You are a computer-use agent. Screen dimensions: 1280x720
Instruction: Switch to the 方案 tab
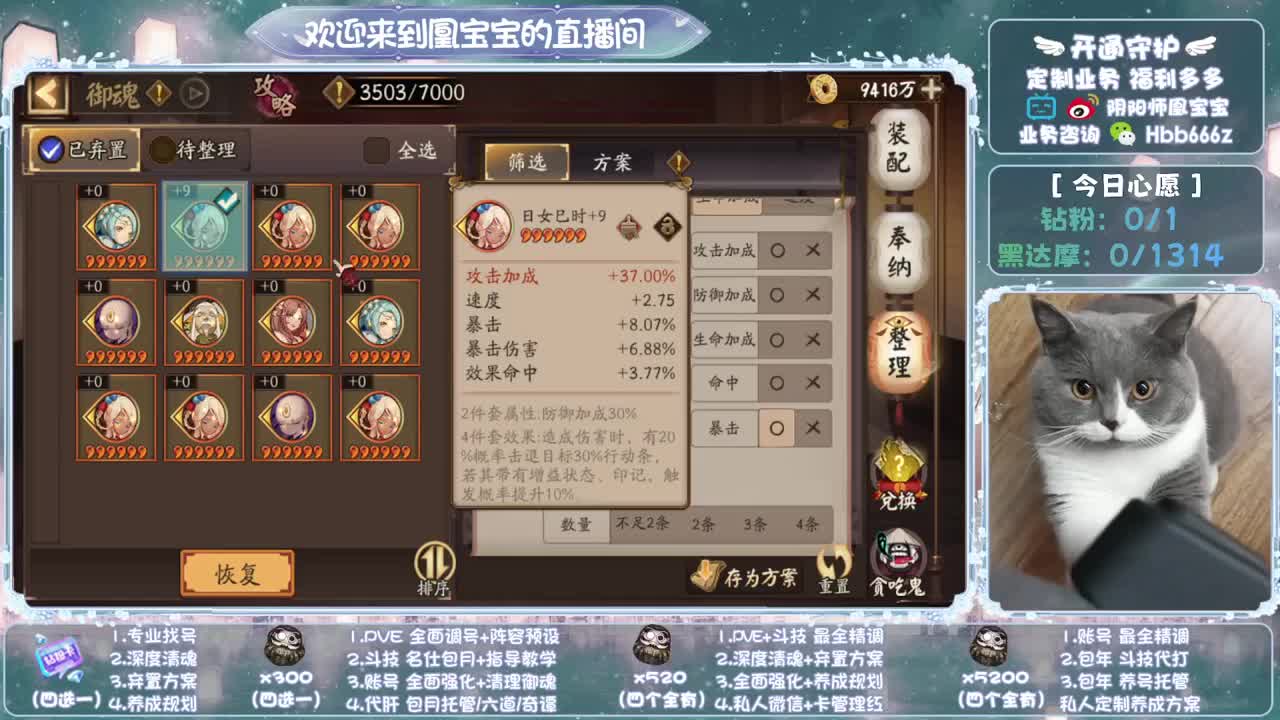click(612, 160)
